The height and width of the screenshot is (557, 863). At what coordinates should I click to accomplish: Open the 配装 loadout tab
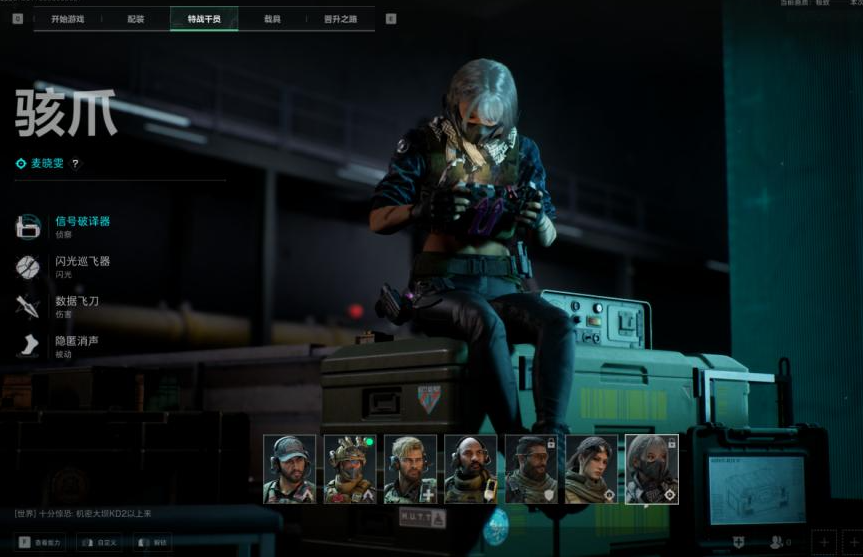(x=135, y=19)
